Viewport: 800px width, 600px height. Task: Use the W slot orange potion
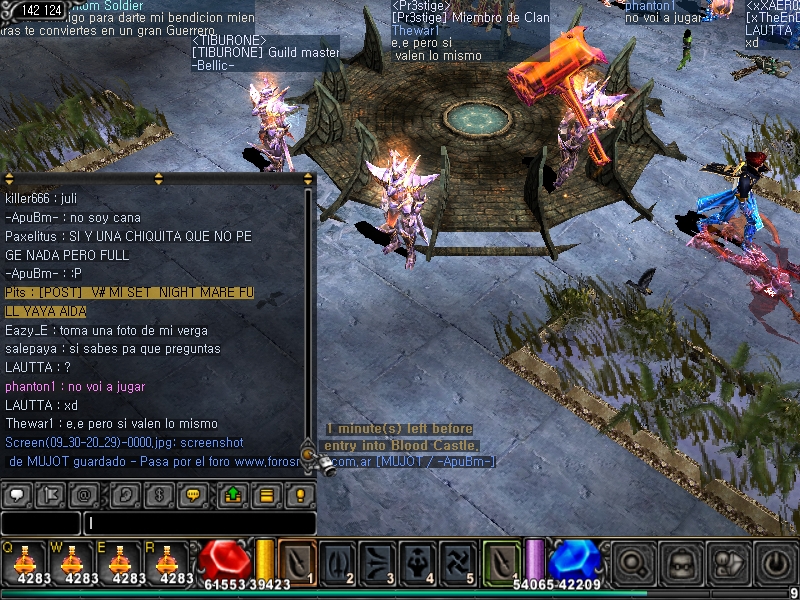[x=72, y=560]
